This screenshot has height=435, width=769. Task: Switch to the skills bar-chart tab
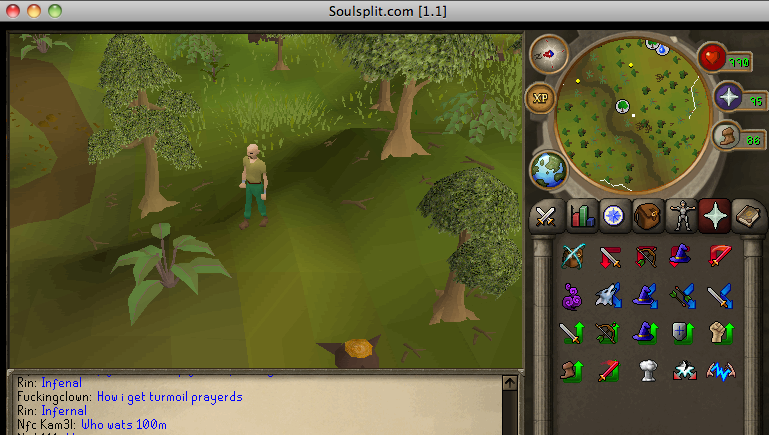point(579,215)
